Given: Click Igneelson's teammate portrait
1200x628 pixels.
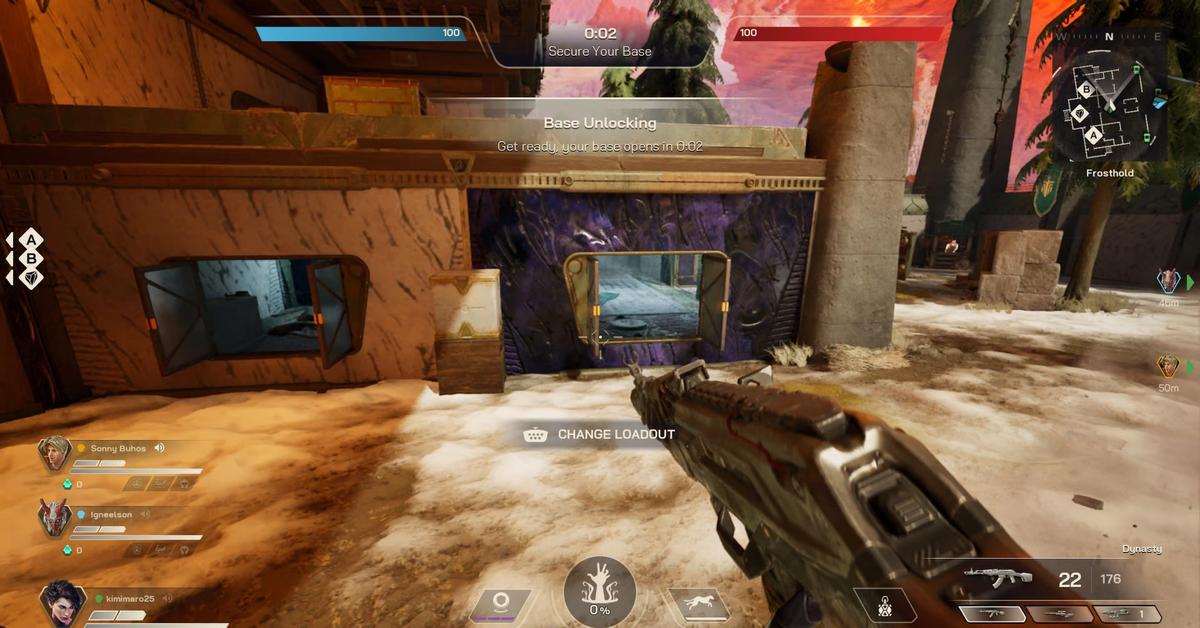Looking at the screenshot, I should pos(54,519).
